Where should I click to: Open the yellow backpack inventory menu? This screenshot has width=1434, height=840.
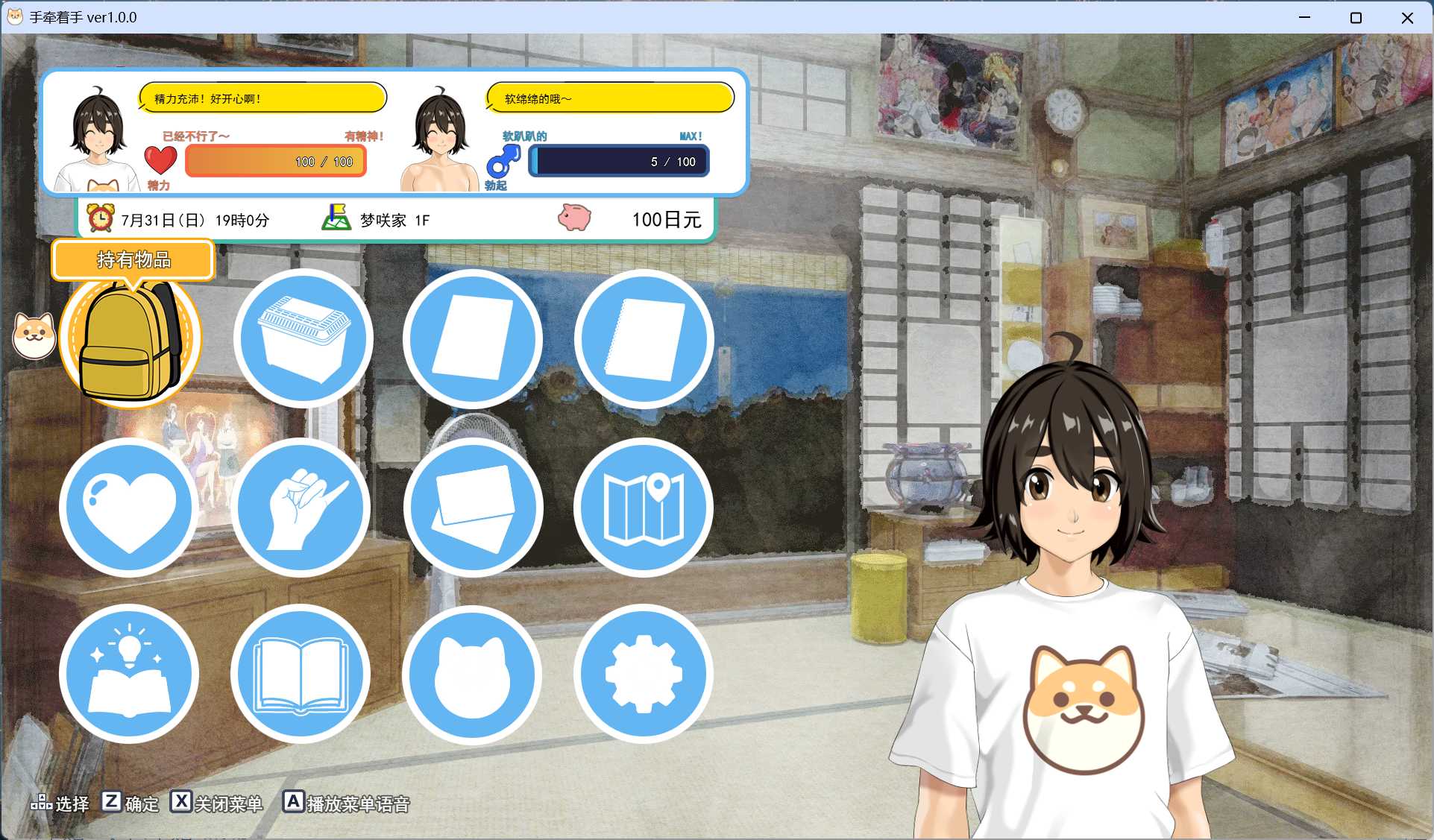pos(130,340)
